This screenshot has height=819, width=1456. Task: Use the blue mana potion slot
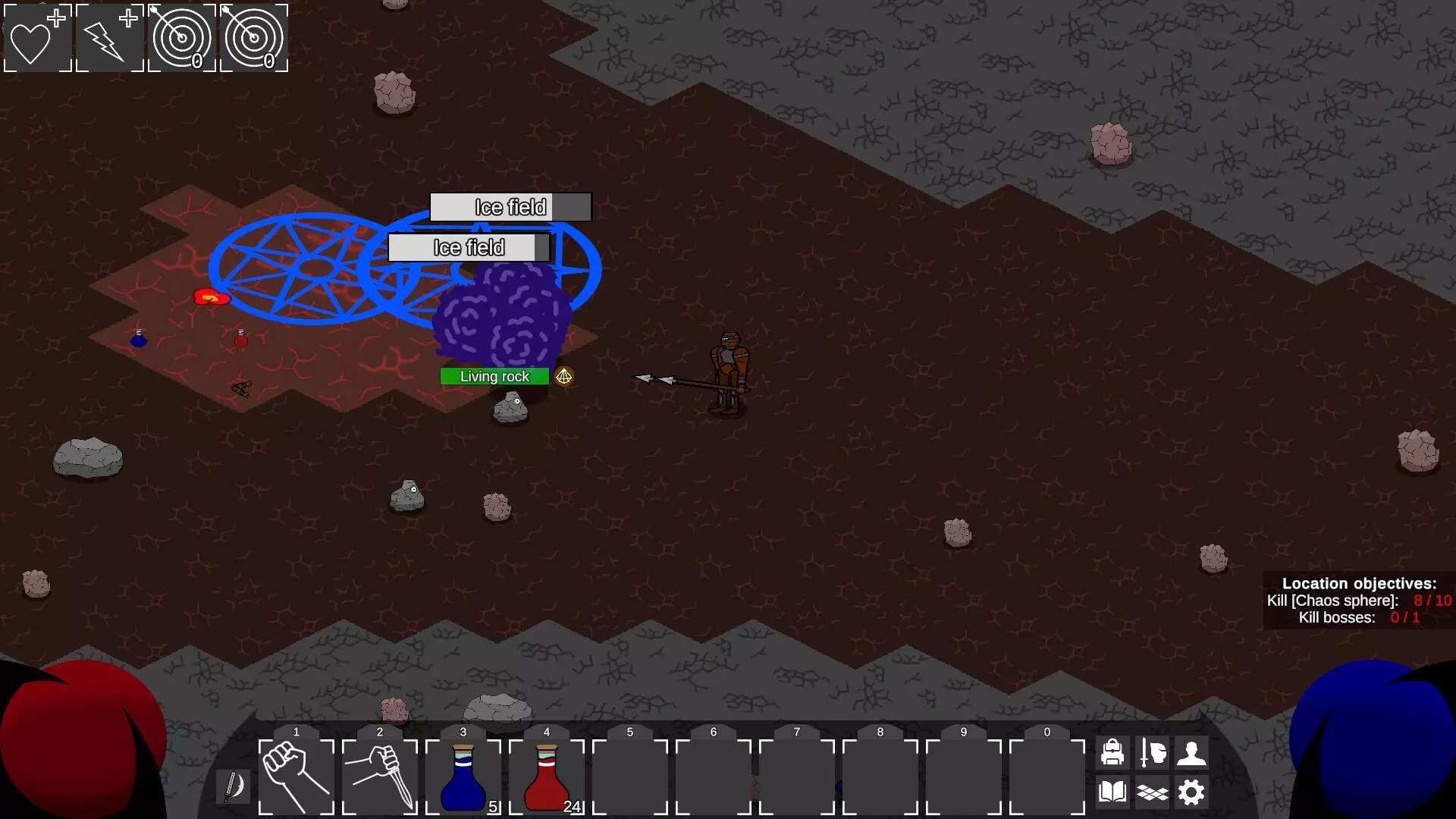point(463,777)
